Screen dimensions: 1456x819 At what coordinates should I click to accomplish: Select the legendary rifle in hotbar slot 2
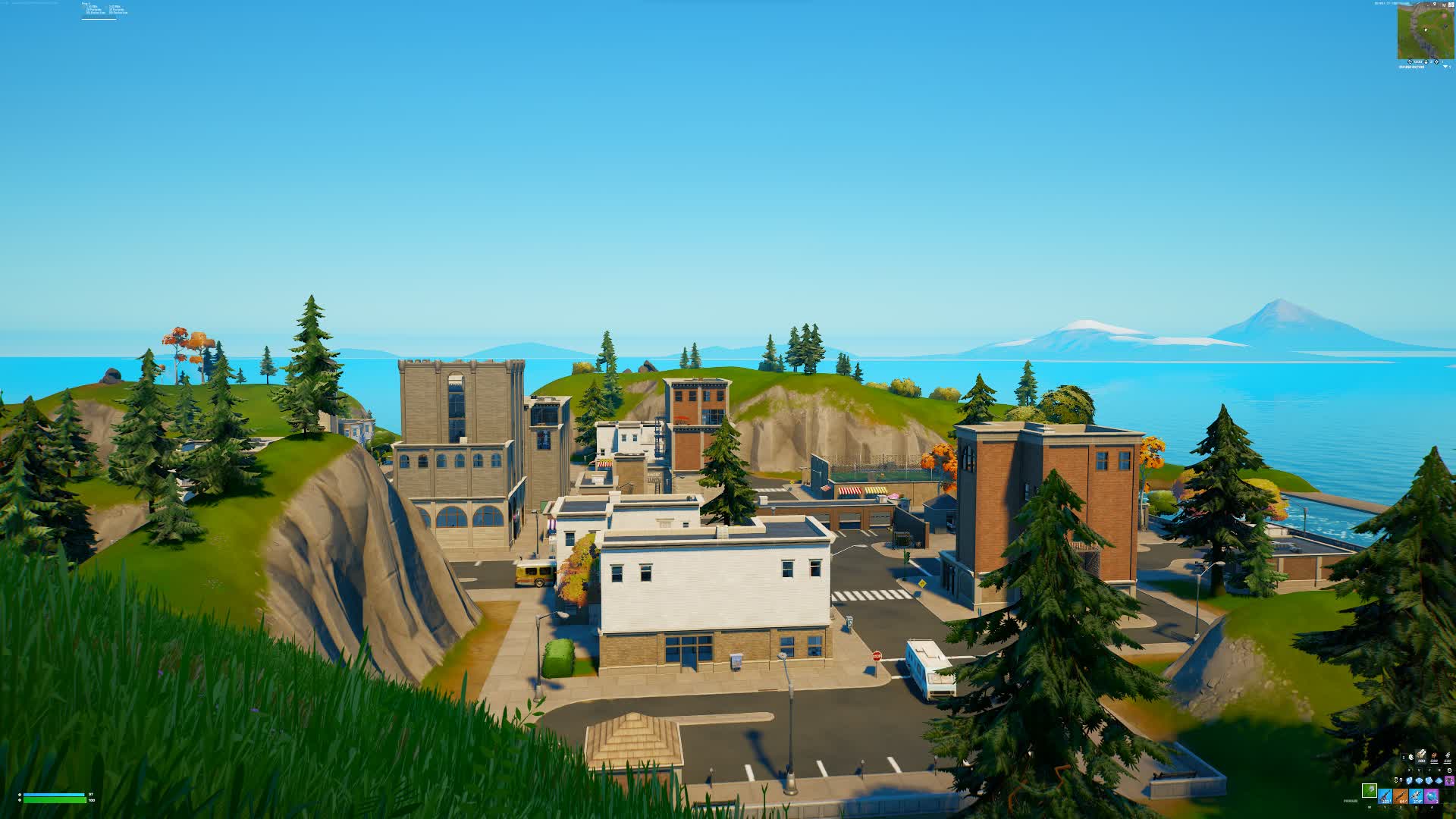pyautogui.click(x=1401, y=796)
